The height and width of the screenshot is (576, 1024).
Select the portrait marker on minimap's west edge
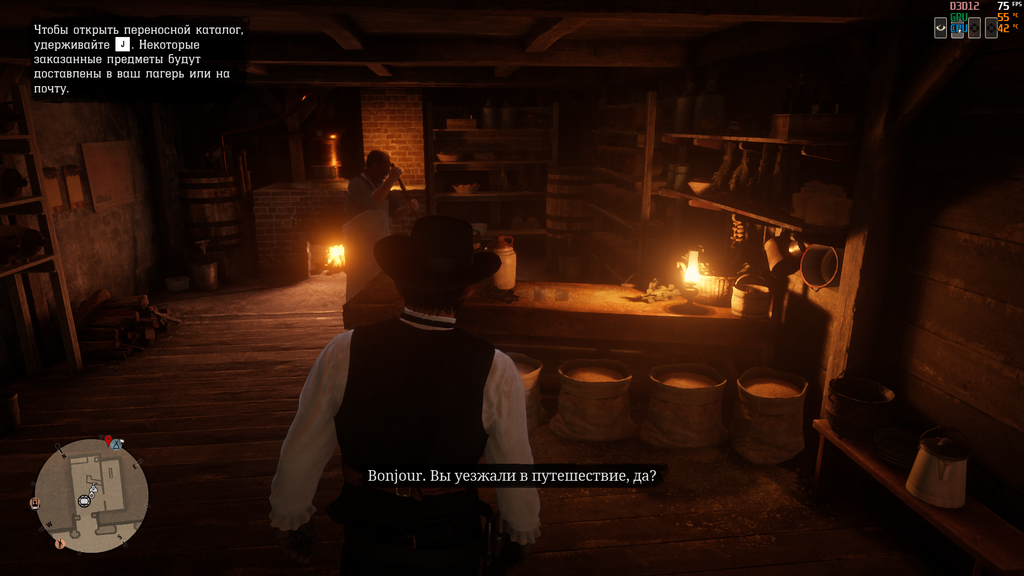pos(36,502)
